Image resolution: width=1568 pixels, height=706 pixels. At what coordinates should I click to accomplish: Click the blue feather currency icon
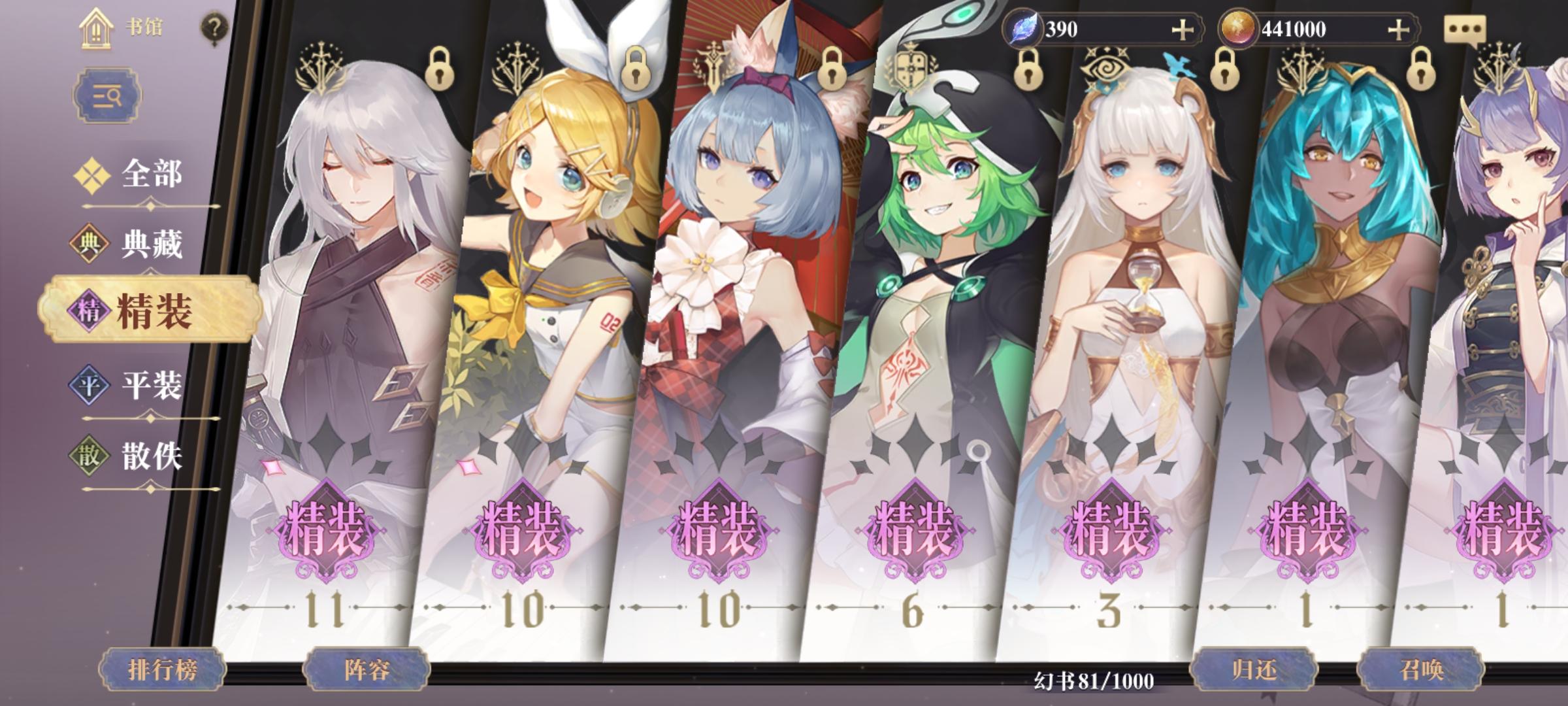pyautogui.click(x=1021, y=27)
